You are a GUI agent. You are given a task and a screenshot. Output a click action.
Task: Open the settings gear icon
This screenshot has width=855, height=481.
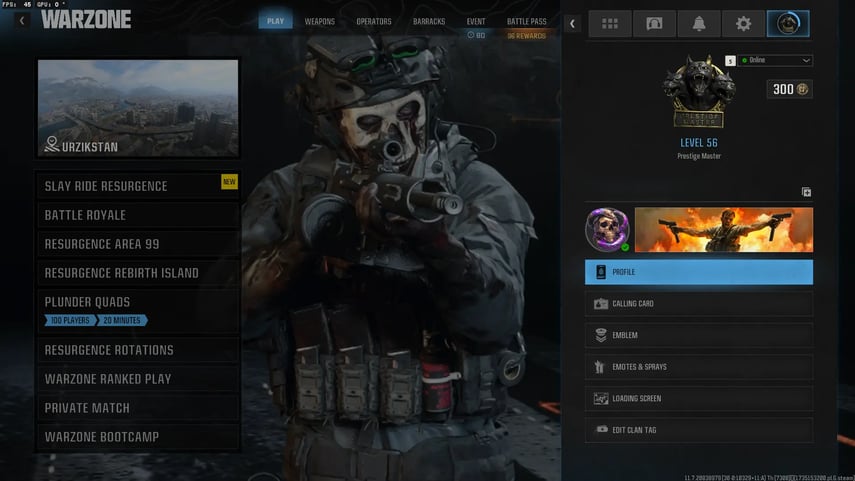pyautogui.click(x=743, y=24)
